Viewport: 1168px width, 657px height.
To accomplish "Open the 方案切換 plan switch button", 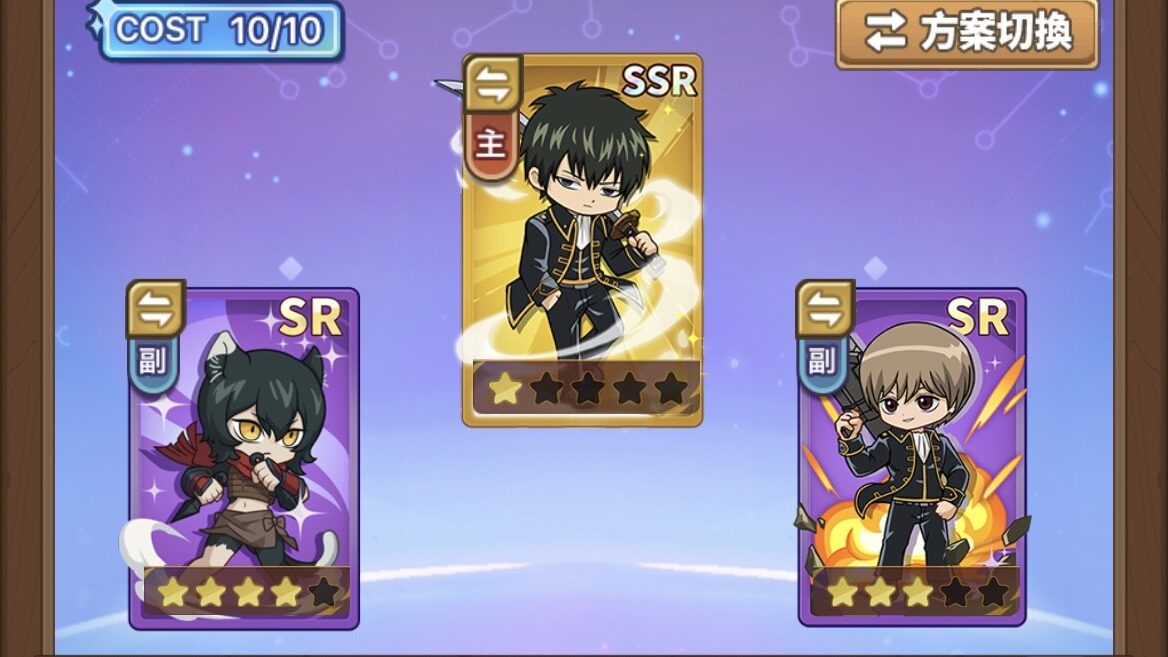I will pos(966,33).
